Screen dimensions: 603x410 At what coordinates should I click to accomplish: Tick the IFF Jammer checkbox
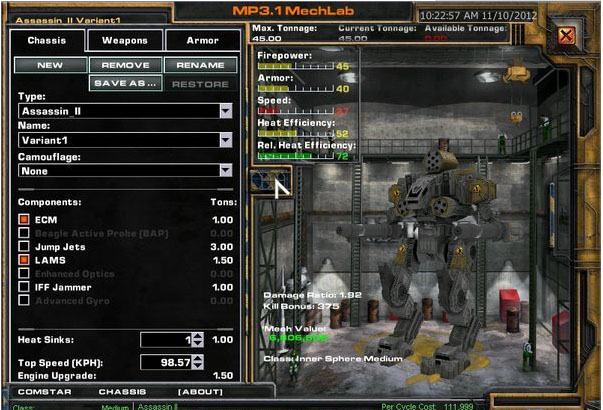click(24, 287)
